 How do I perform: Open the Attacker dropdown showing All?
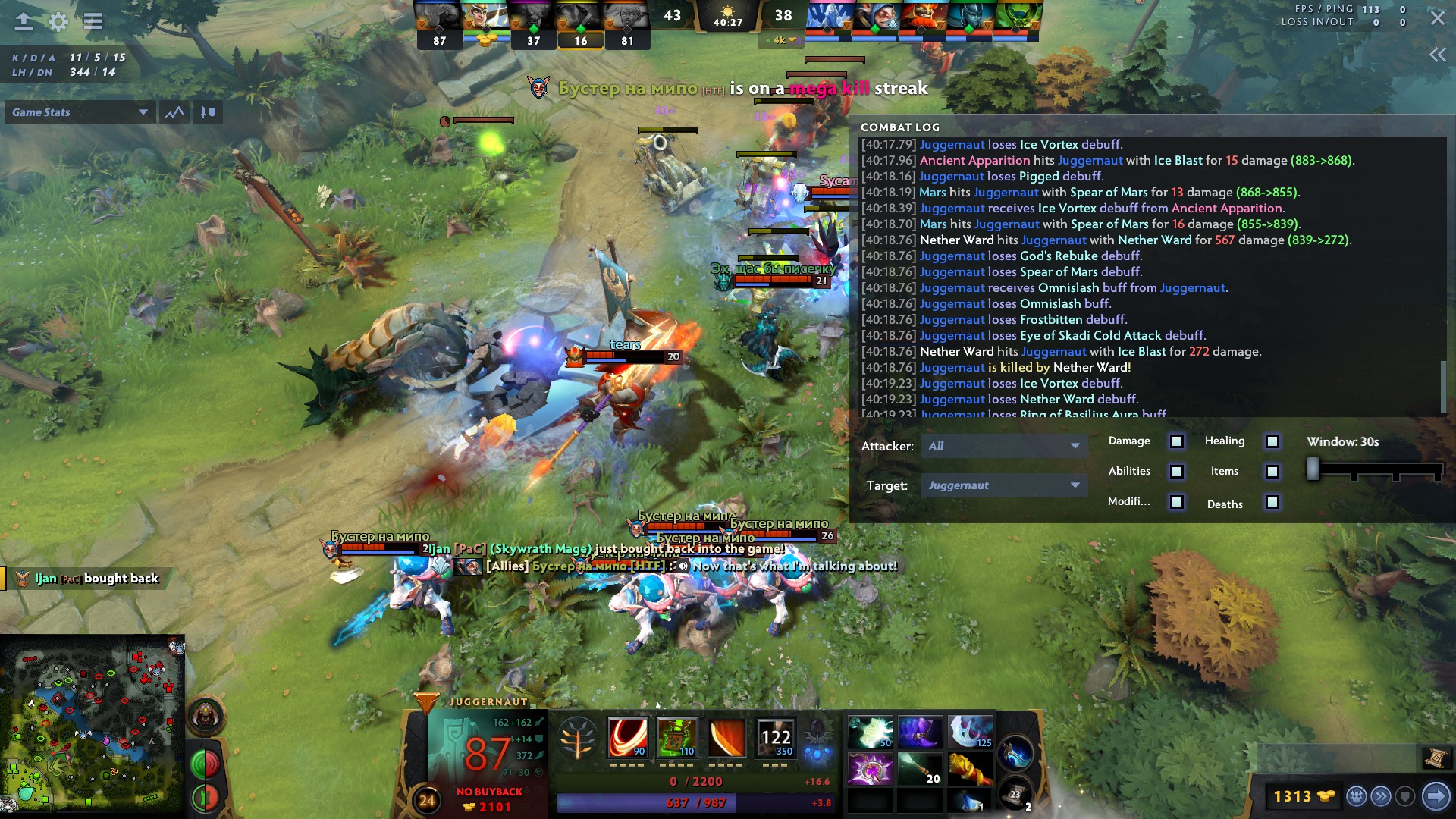pyautogui.click(x=1003, y=447)
